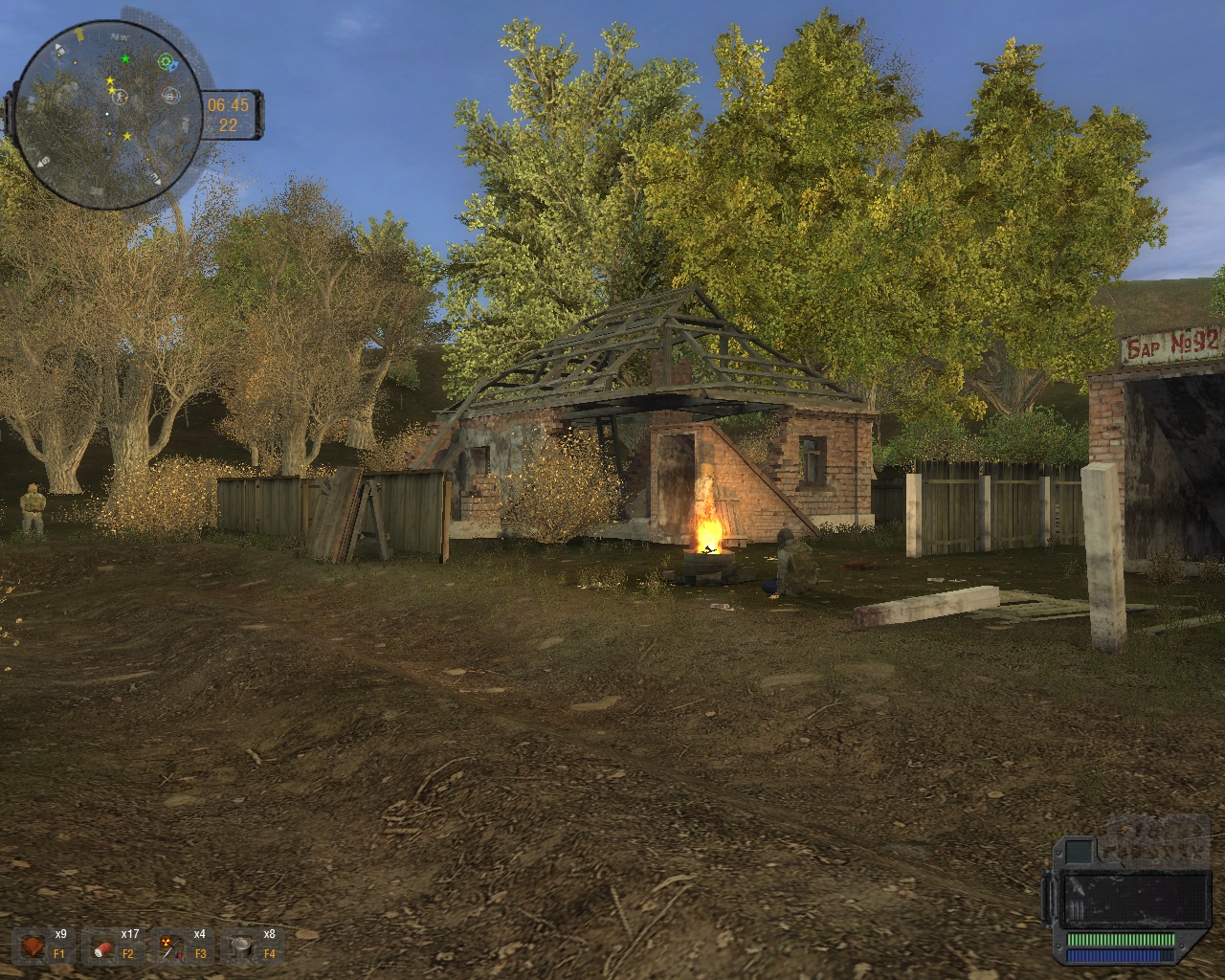Screen dimensions: 1225x980
Task: Select the sausage in the F2 quick slot
Action: pos(103,947)
